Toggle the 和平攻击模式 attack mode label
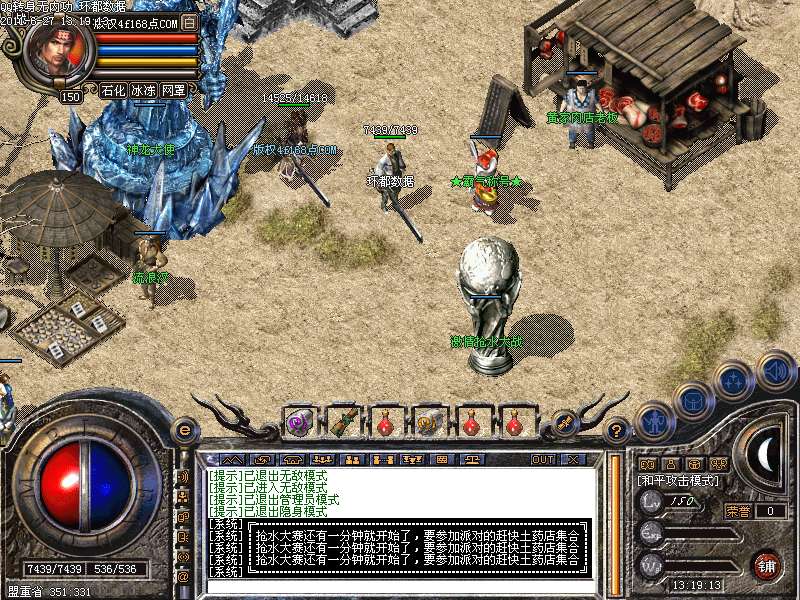The height and width of the screenshot is (600, 800). (x=679, y=481)
